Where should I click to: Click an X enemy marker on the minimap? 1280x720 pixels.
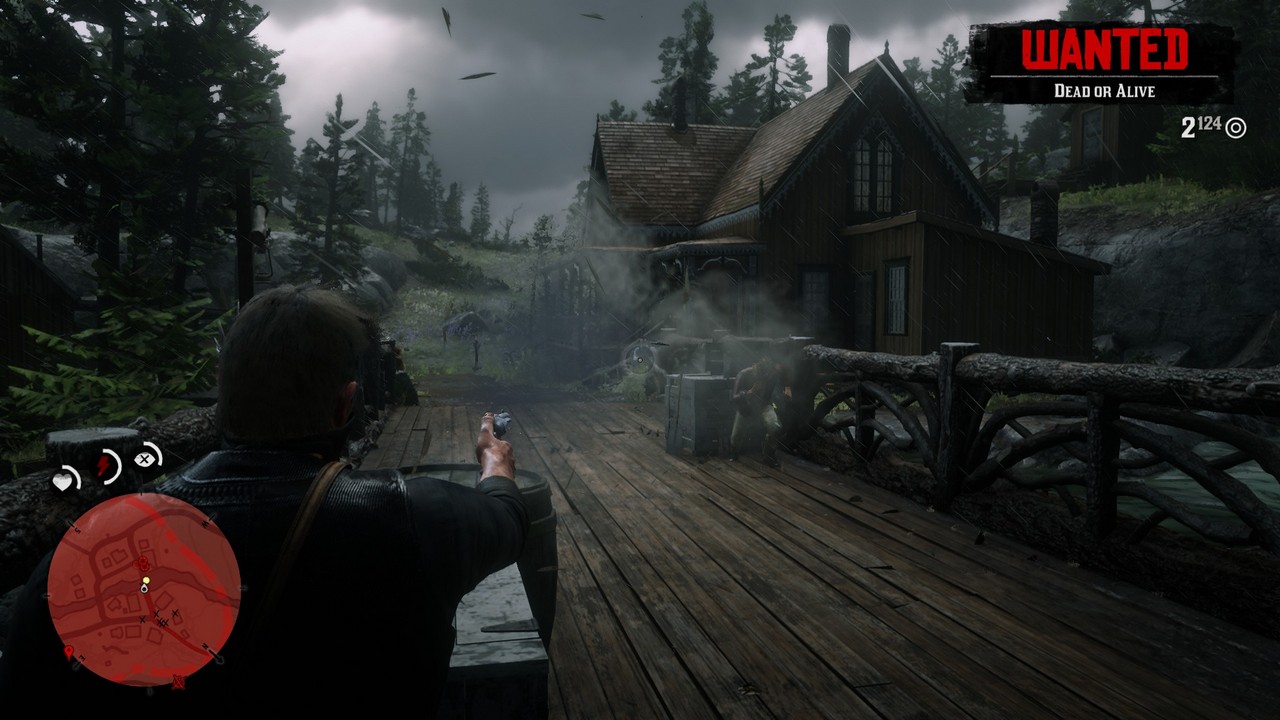[x=158, y=613]
